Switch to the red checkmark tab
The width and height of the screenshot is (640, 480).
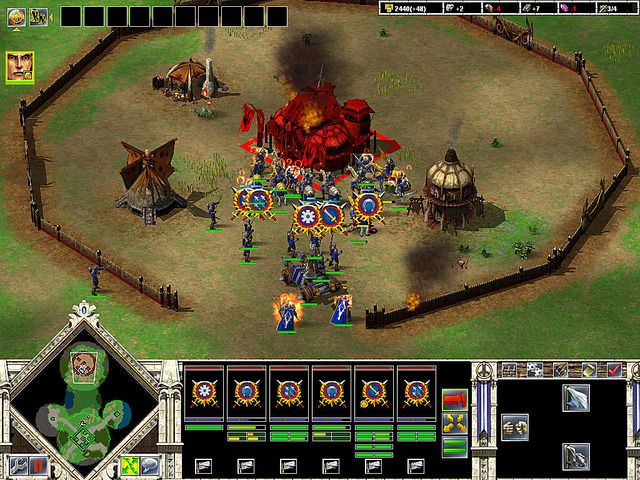click(x=614, y=370)
